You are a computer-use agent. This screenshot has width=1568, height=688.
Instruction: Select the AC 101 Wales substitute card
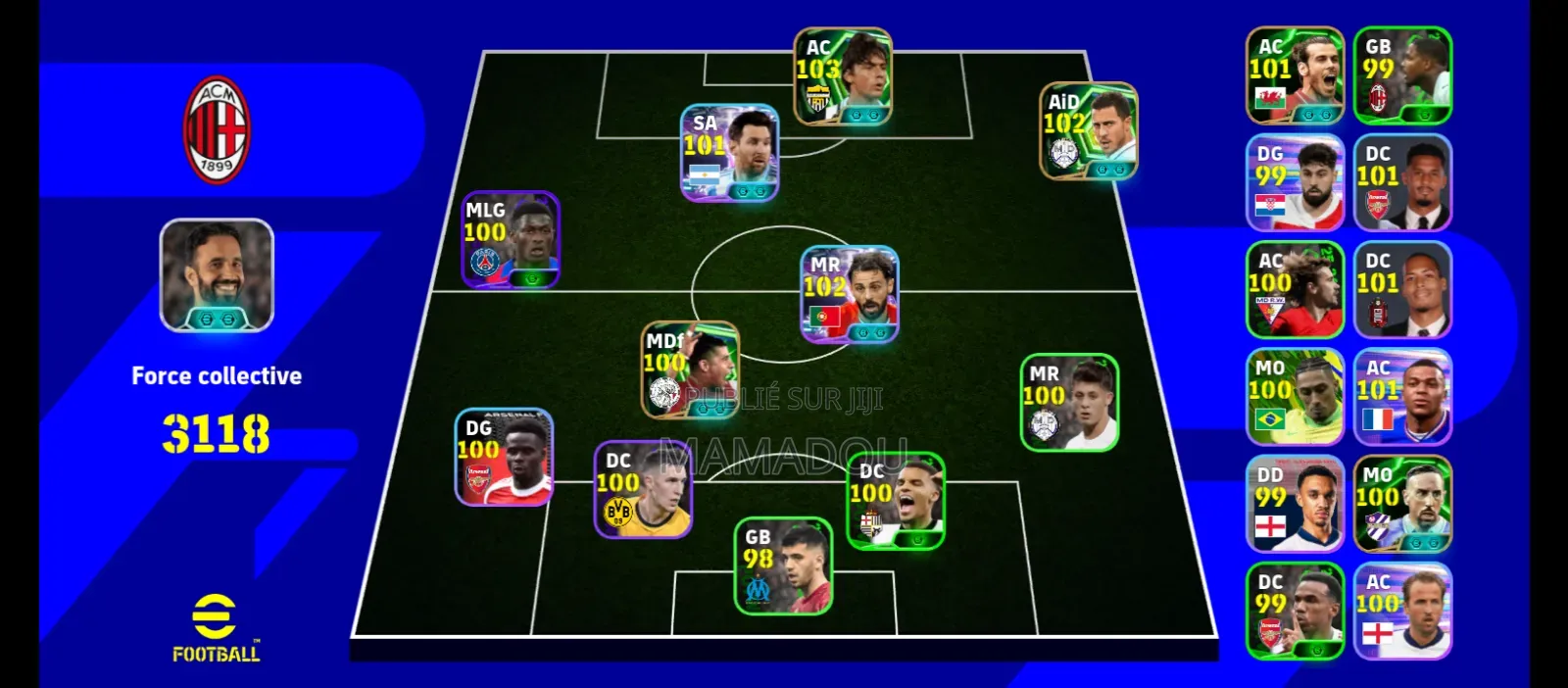click(1295, 75)
